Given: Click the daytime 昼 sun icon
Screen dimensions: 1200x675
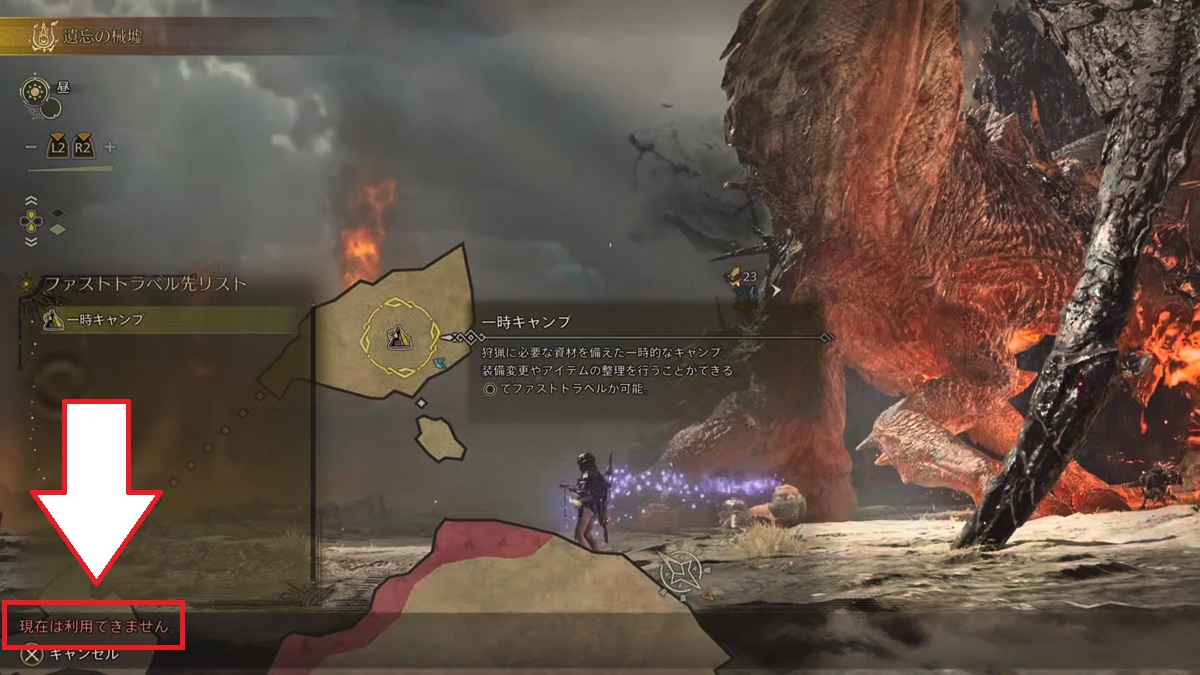Looking at the screenshot, I should (x=33, y=92).
